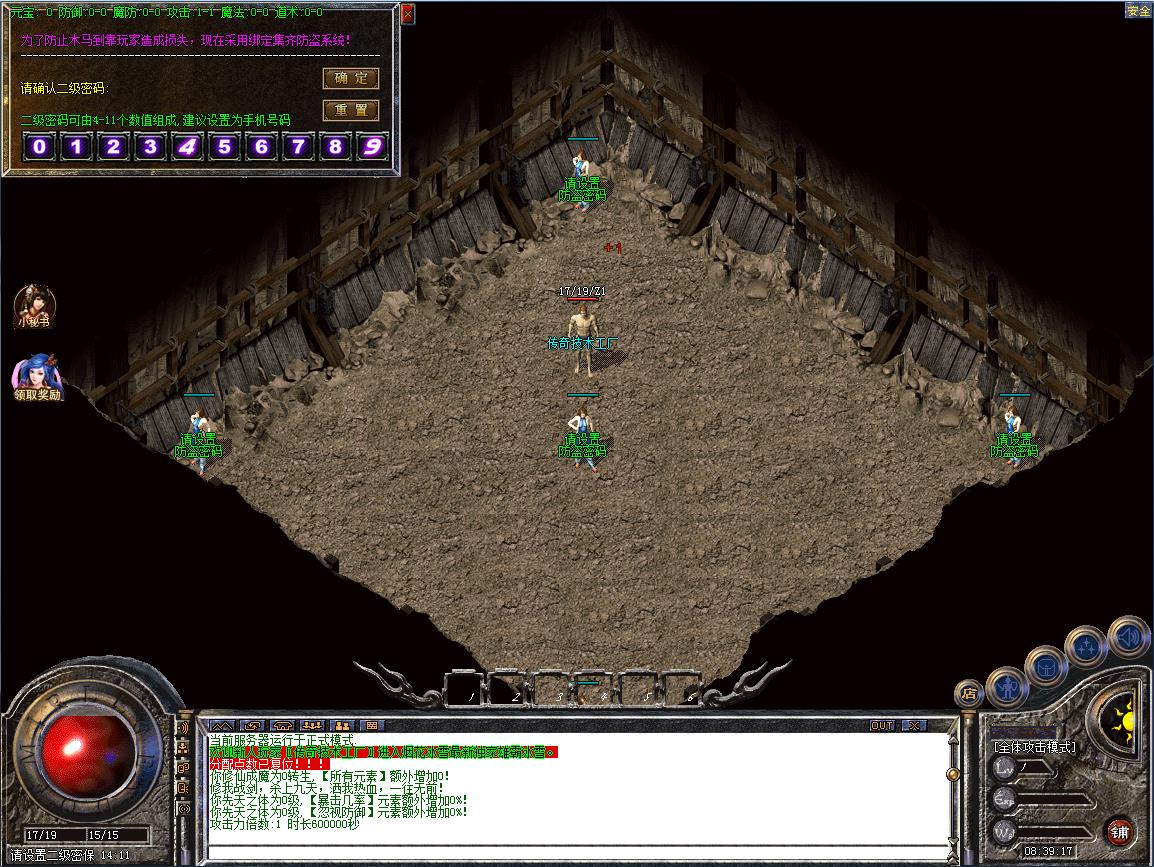
Task: Select the first hotbar slot
Action: click(x=465, y=689)
